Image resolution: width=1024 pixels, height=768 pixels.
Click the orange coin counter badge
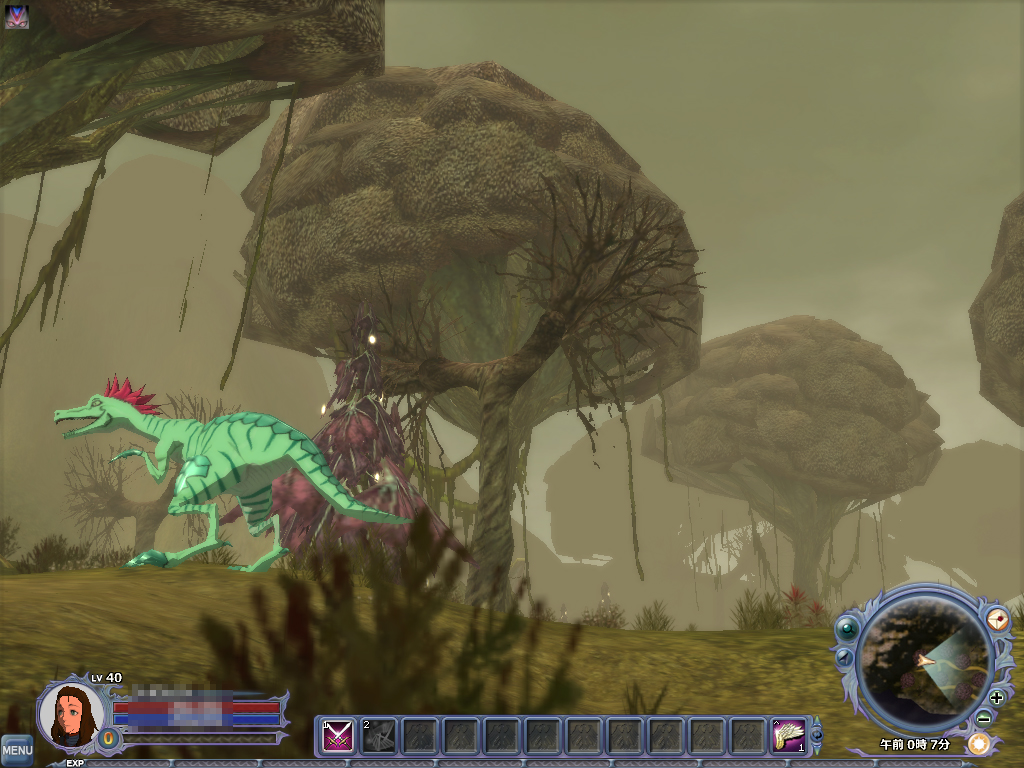point(108,740)
